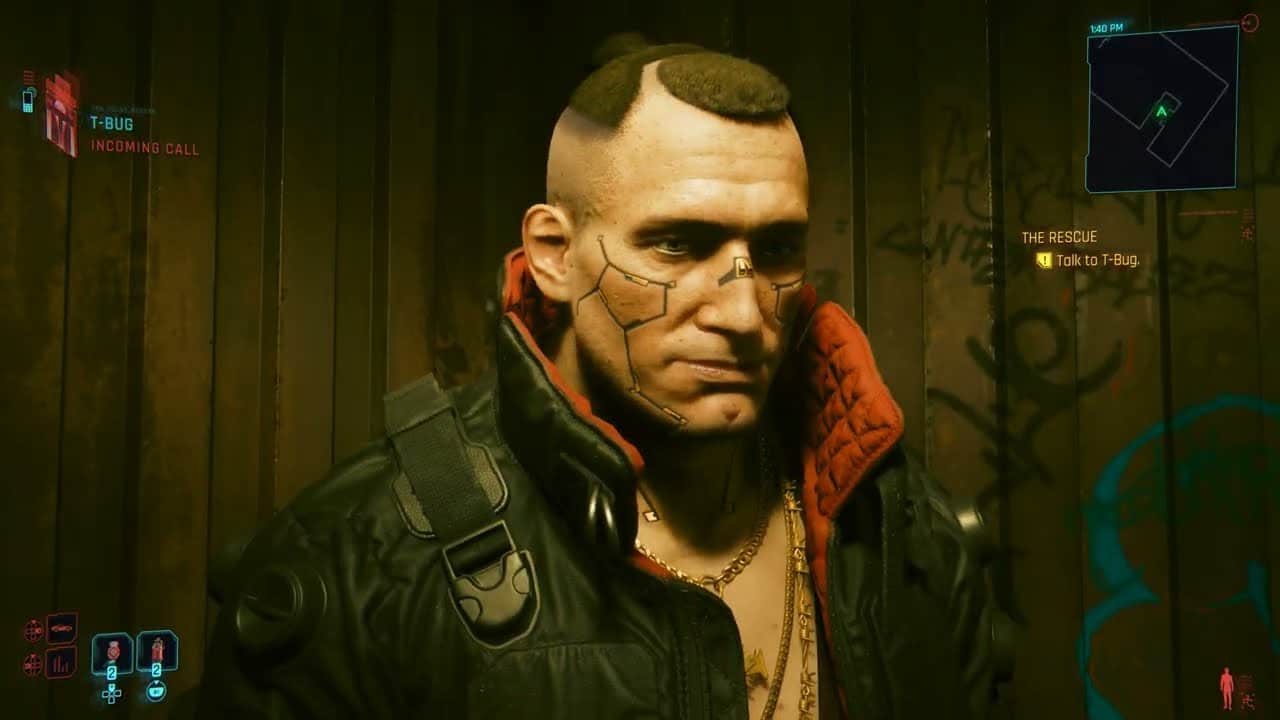The width and height of the screenshot is (1280, 720).
Task: Click the INCOMING CALL text
Action: pos(145,147)
